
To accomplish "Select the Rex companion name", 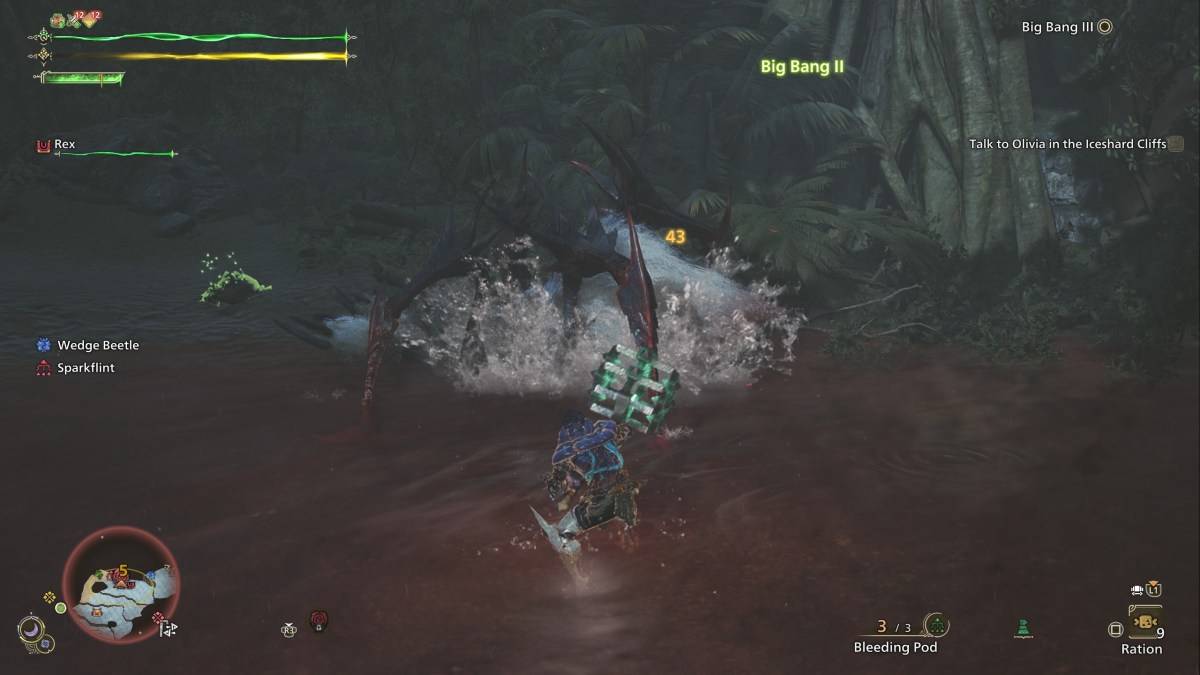I will pos(64,144).
